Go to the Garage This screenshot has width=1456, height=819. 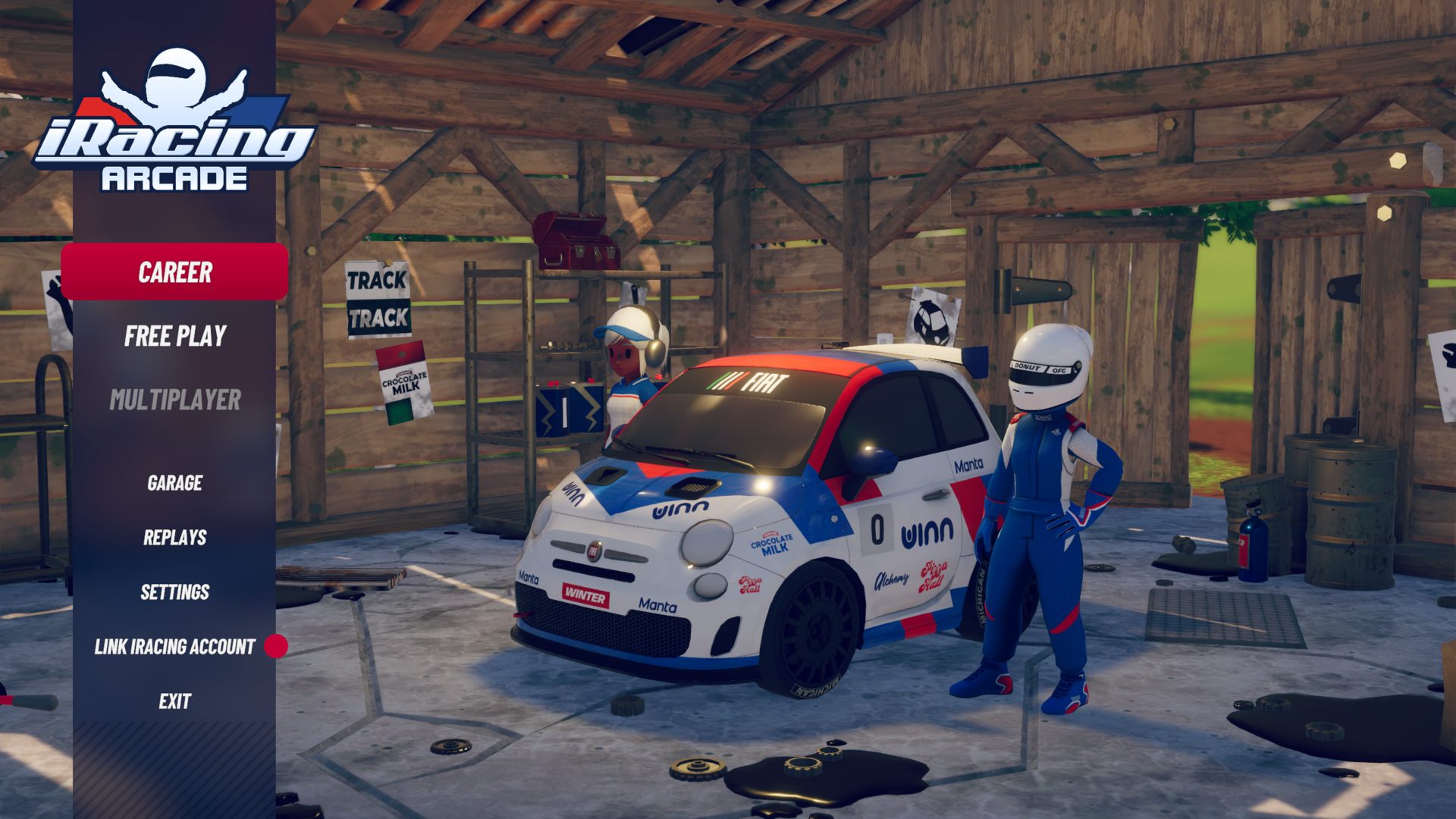(174, 483)
